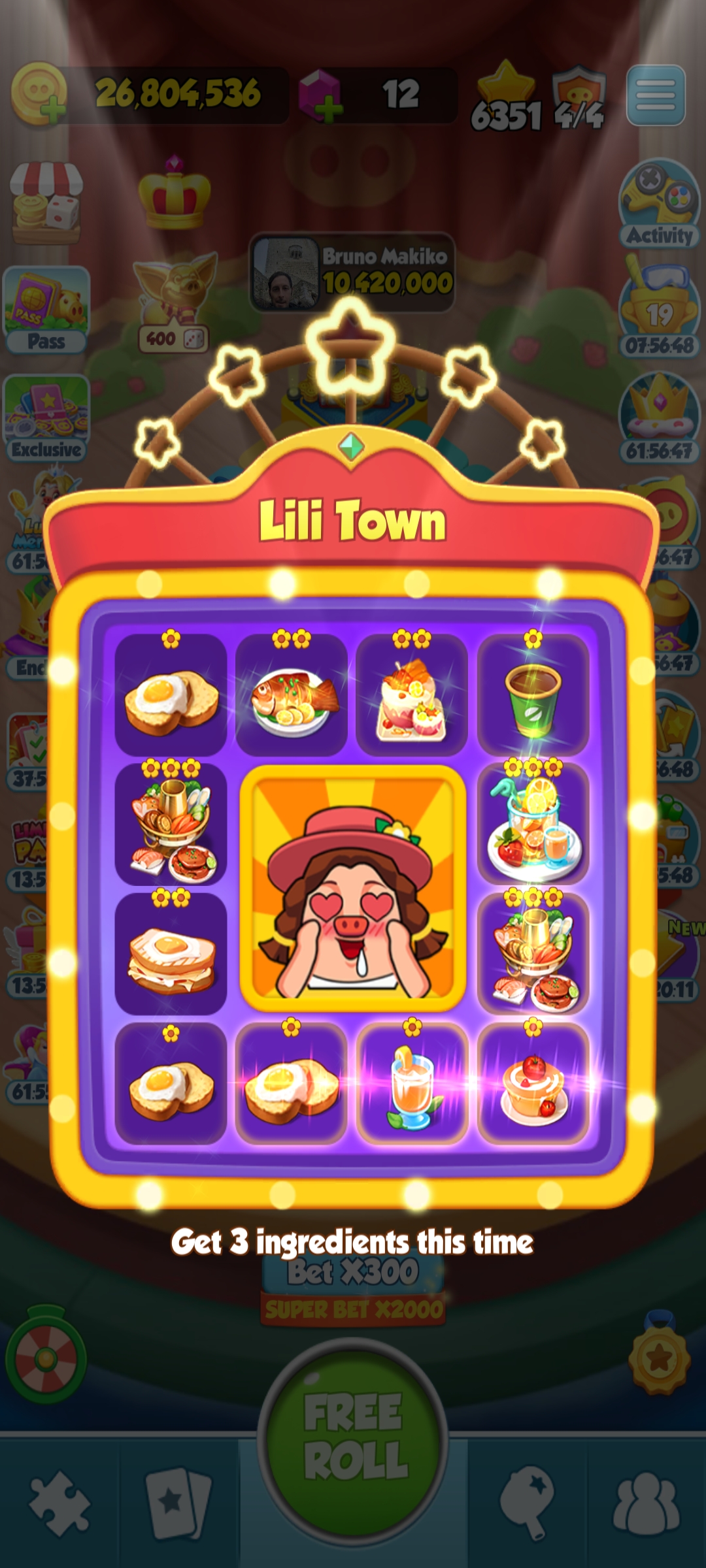This screenshot has width=706, height=1568.
Task: Open the cards collection tab
Action: tap(178, 1503)
